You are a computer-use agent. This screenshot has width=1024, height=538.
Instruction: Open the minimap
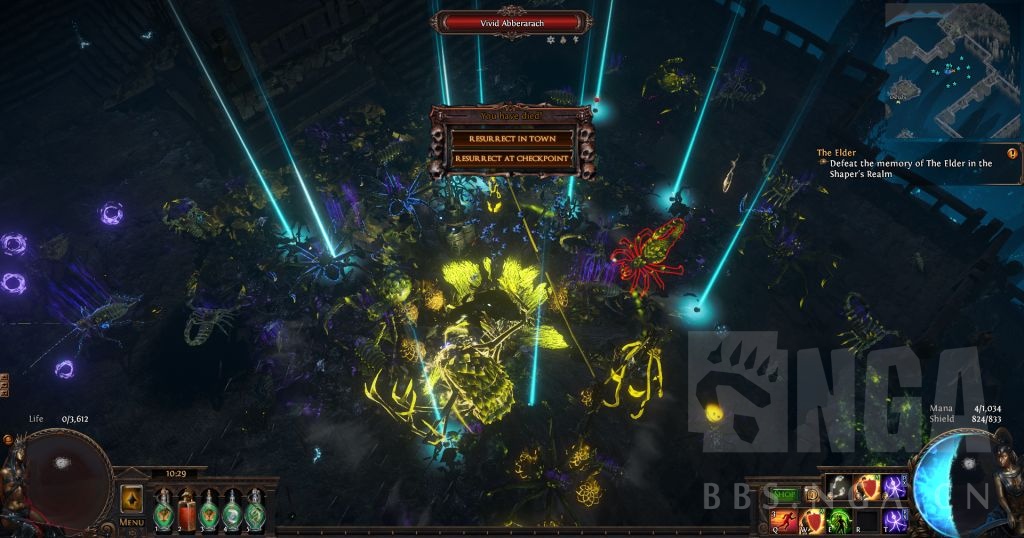click(x=950, y=70)
